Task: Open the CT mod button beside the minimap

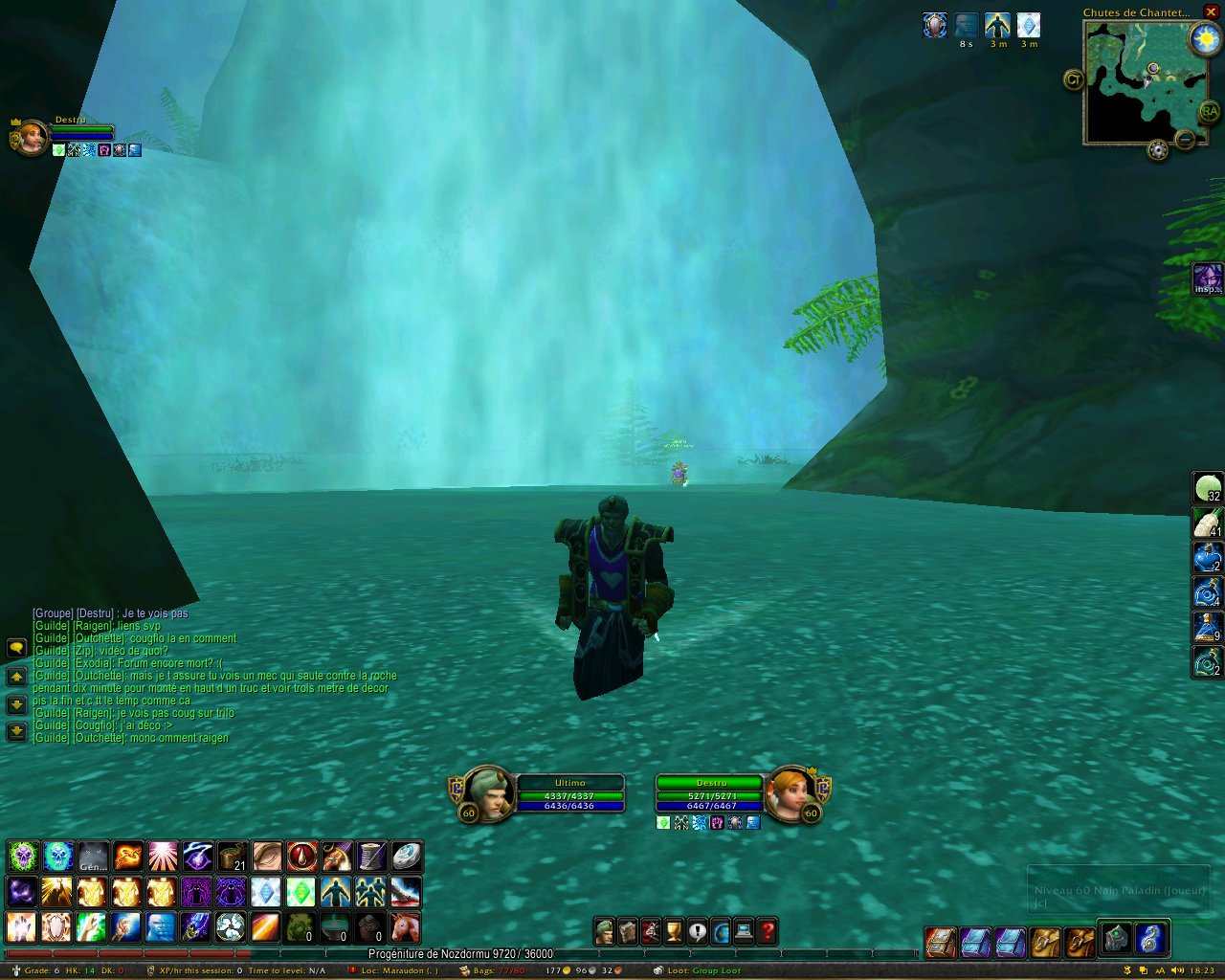Action: 1073,79
